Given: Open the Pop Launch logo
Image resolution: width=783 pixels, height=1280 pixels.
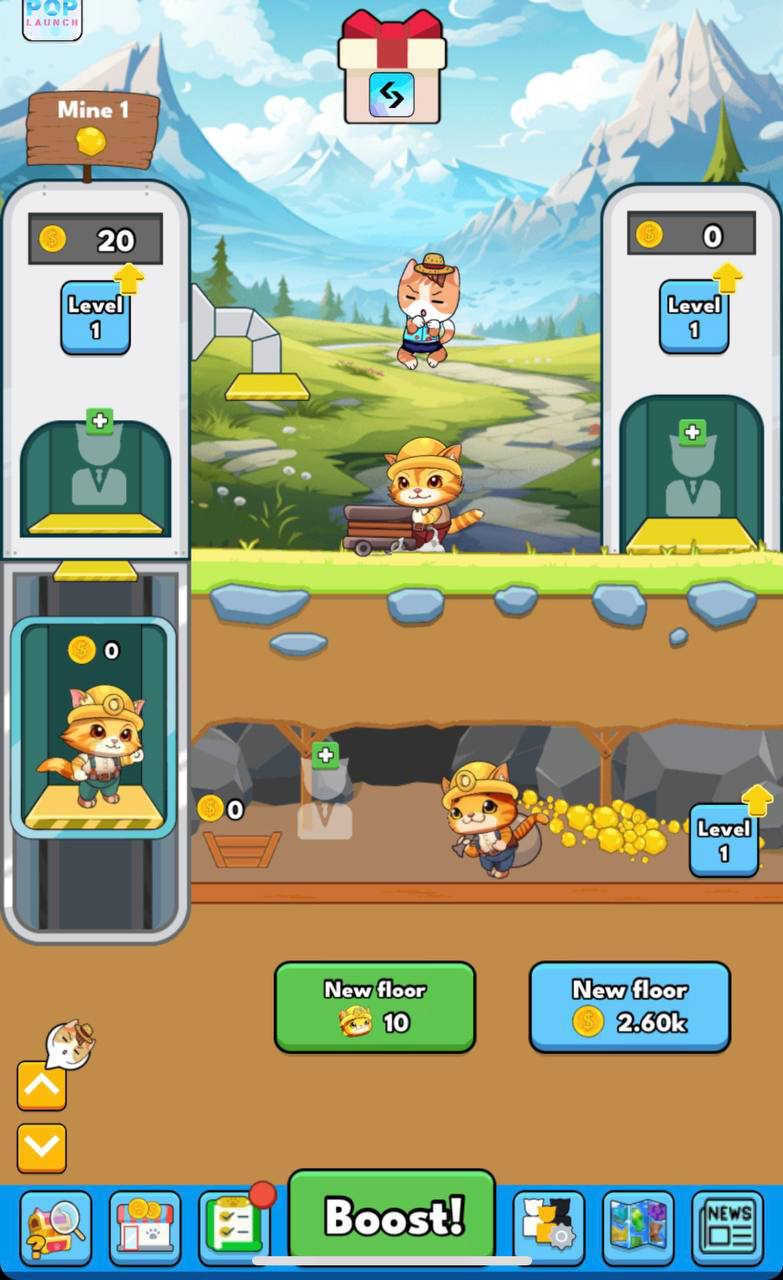Looking at the screenshot, I should [x=52, y=17].
